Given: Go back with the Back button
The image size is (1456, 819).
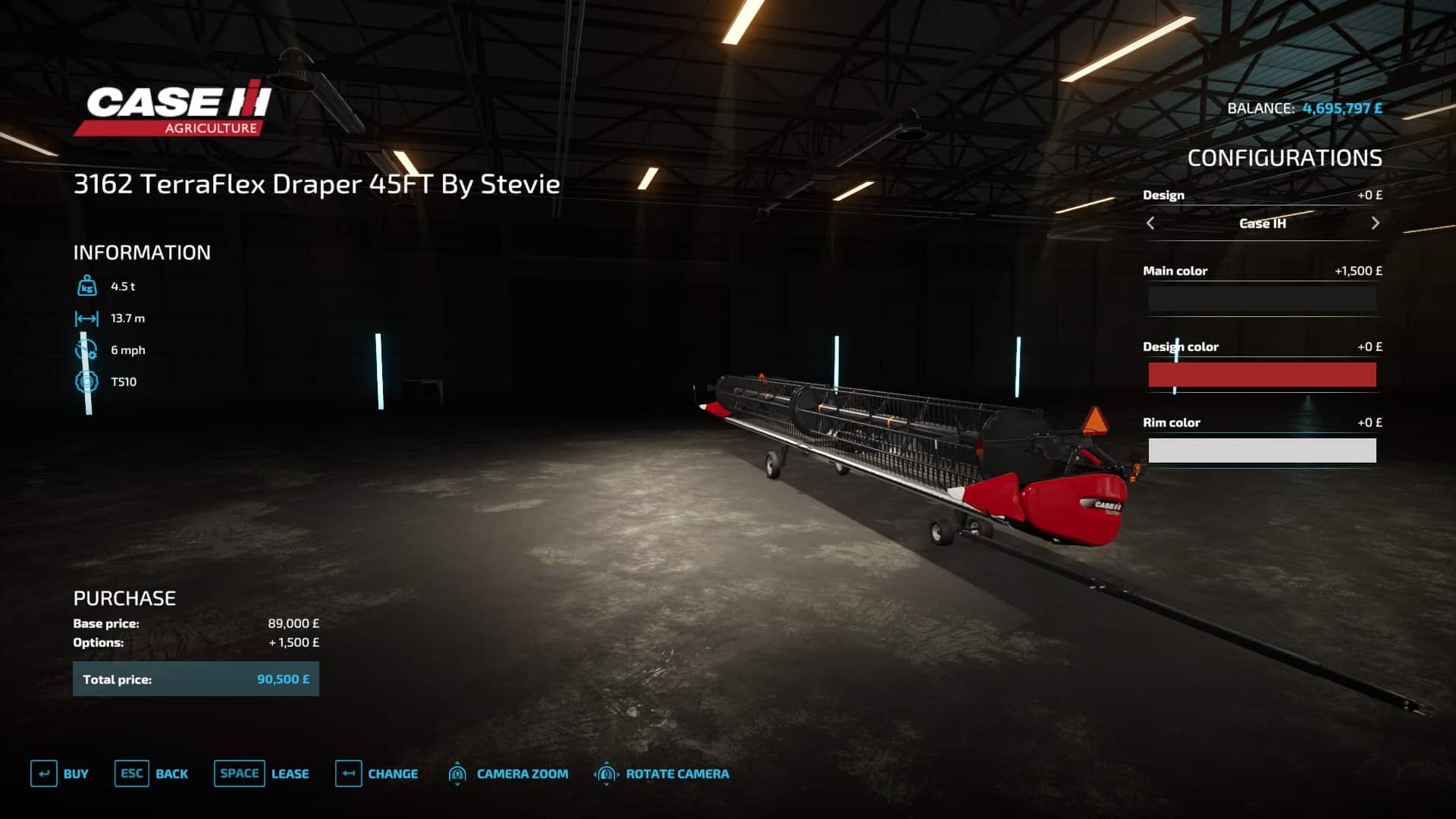Looking at the screenshot, I should point(152,773).
